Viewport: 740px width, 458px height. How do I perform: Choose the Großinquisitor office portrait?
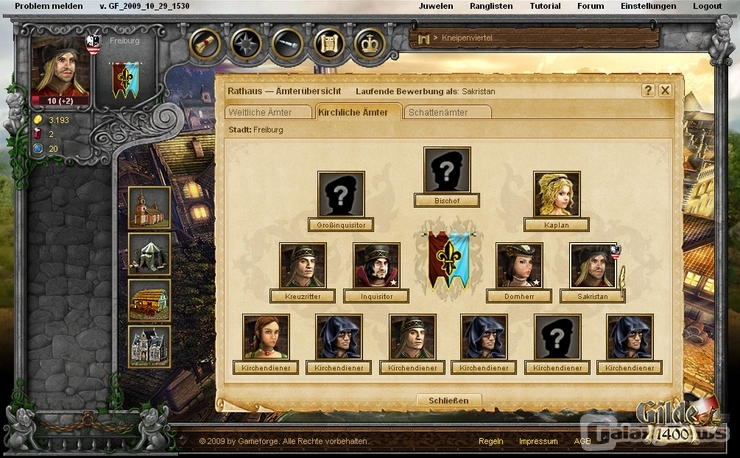341,194
